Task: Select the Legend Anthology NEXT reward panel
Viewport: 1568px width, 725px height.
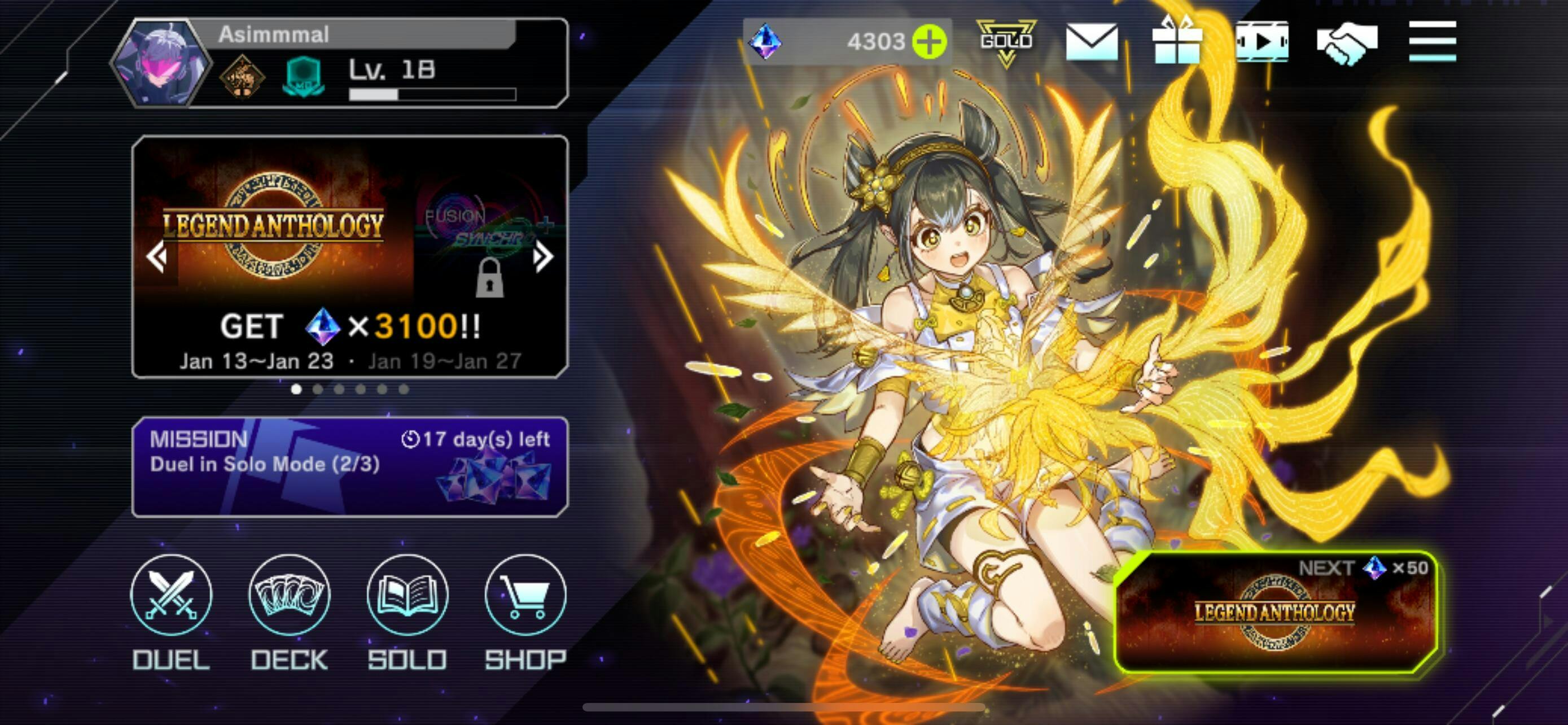Action: tap(1275, 613)
